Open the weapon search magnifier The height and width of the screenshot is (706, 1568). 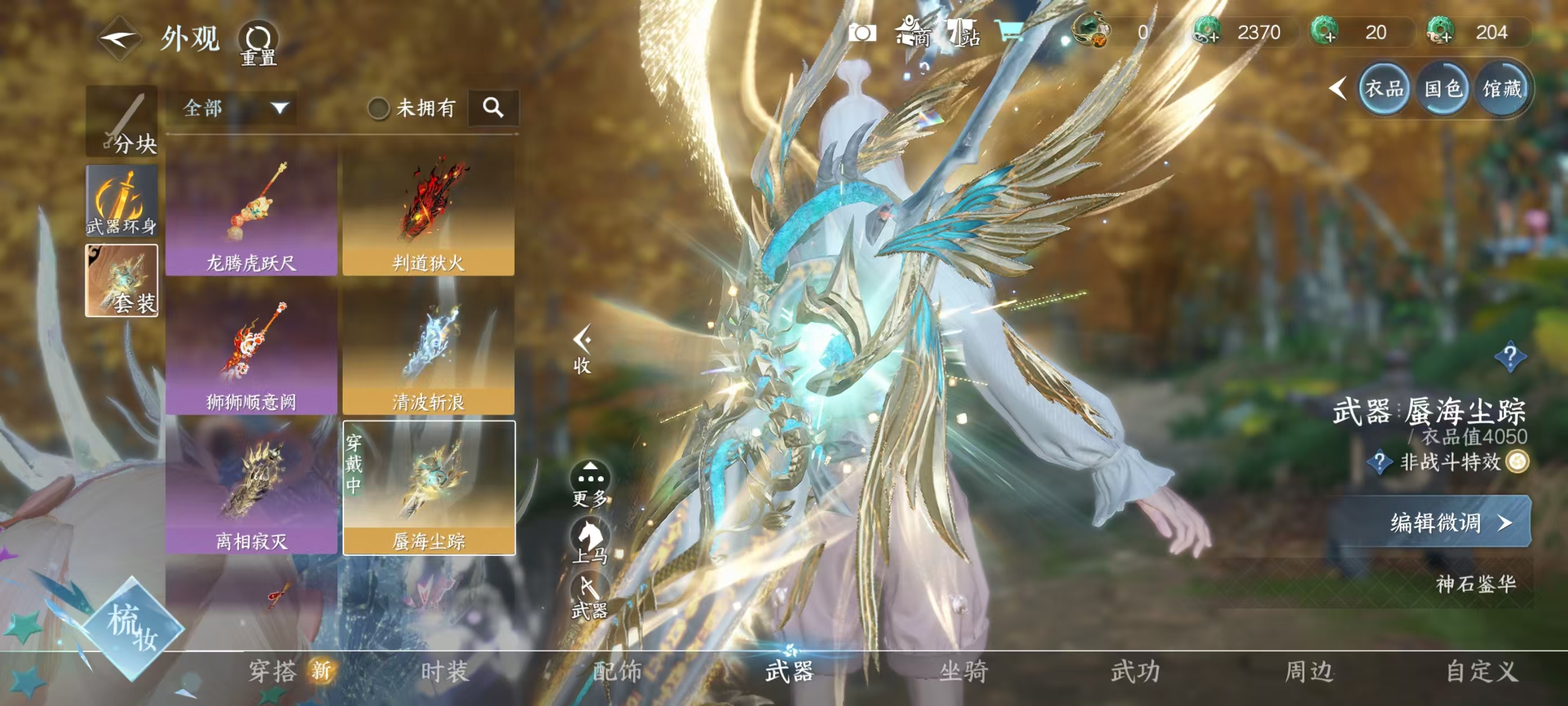pyautogui.click(x=493, y=108)
